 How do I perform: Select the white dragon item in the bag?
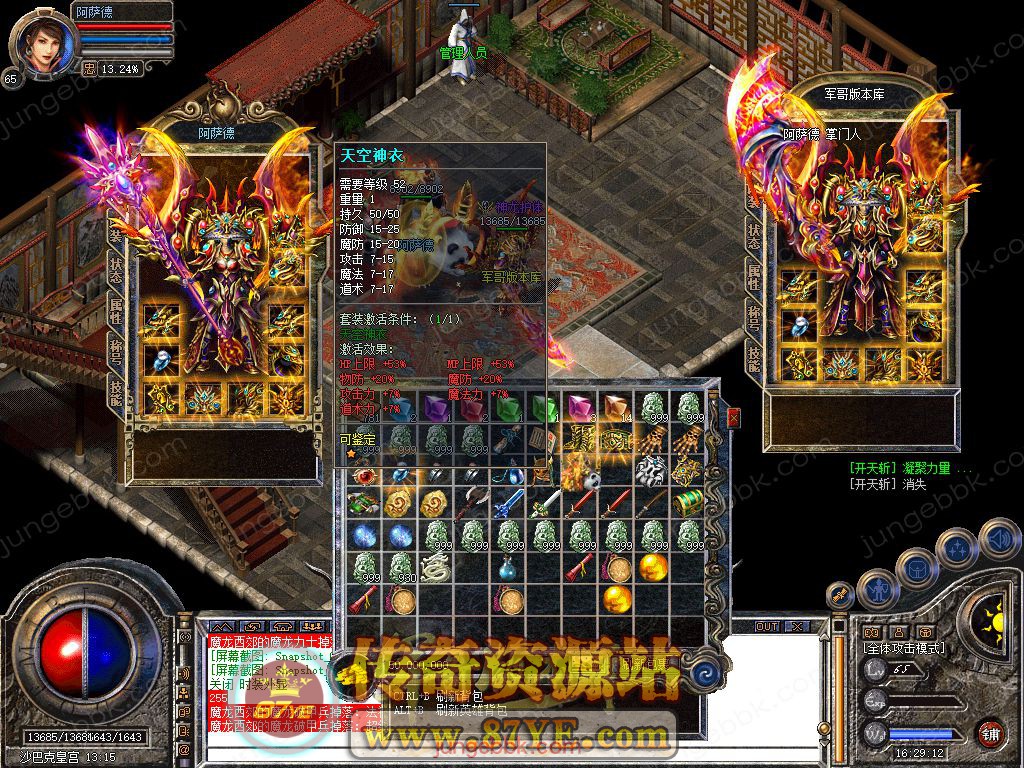pos(434,567)
